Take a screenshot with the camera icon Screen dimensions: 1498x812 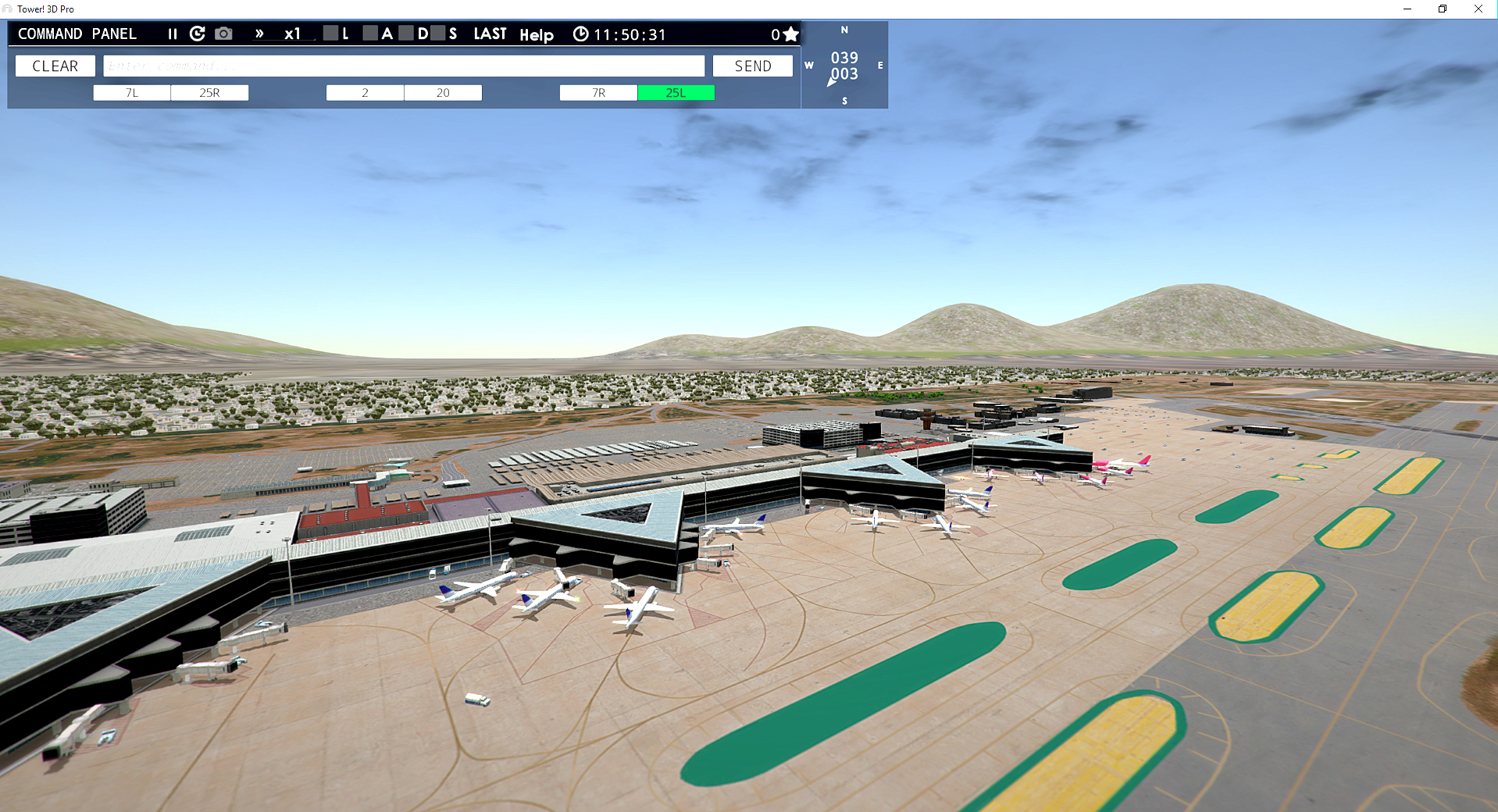pyautogui.click(x=224, y=34)
